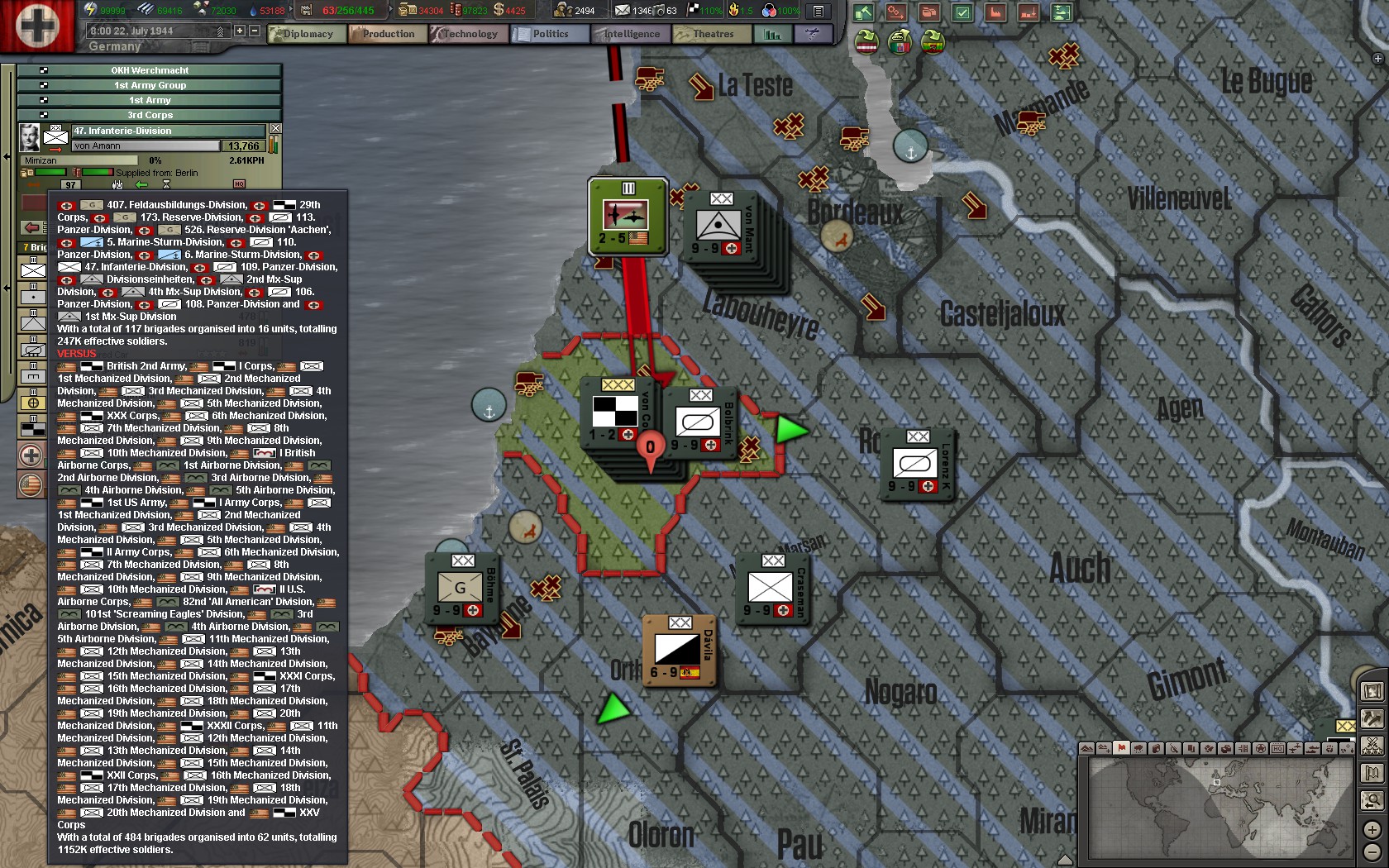1389x868 pixels.
Task: Choose the 3rd Corps header
Action: [150, 115]
